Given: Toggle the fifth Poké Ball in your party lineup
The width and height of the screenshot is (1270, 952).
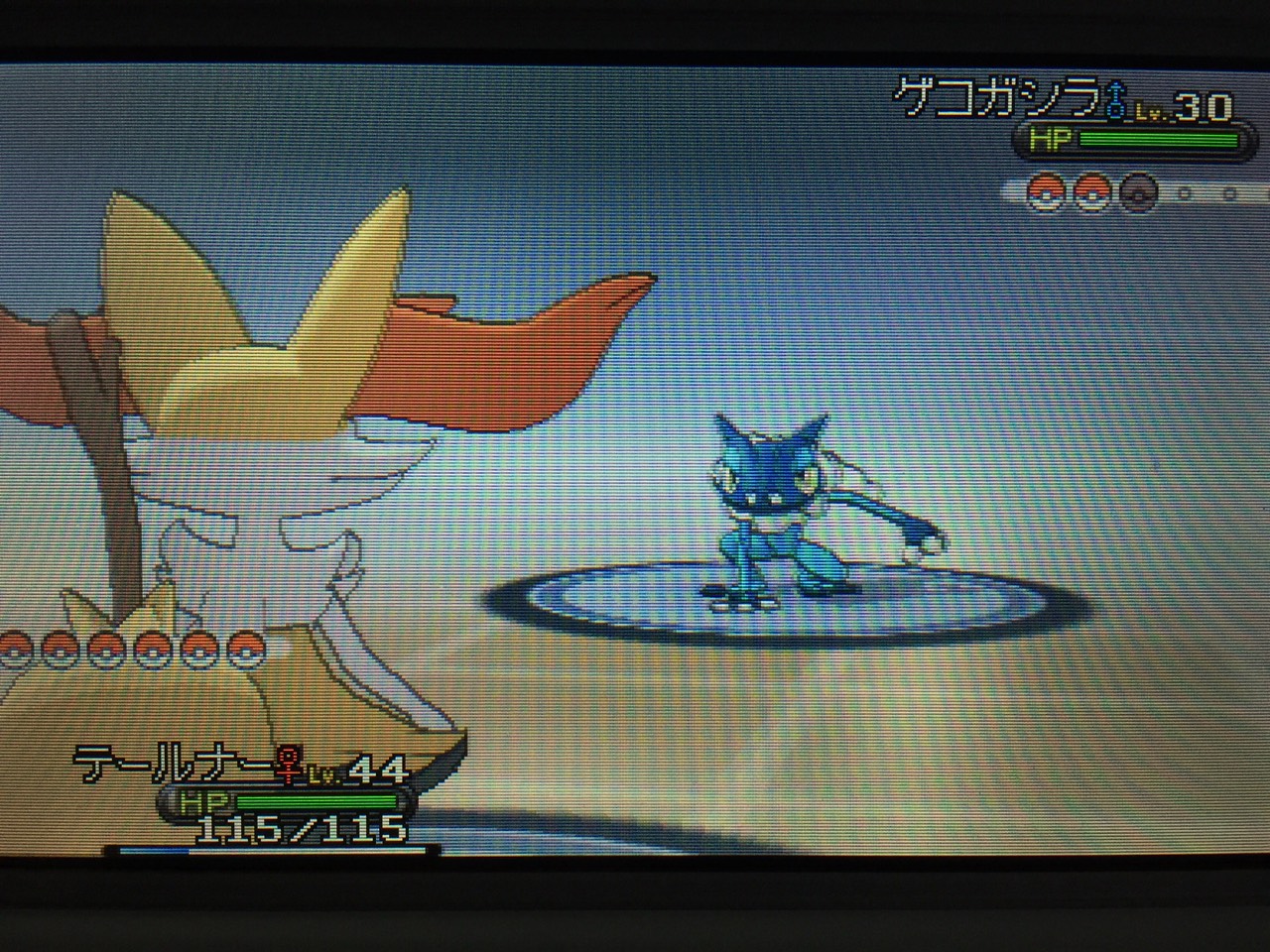Looking at the screenshot, I should 198,651.
